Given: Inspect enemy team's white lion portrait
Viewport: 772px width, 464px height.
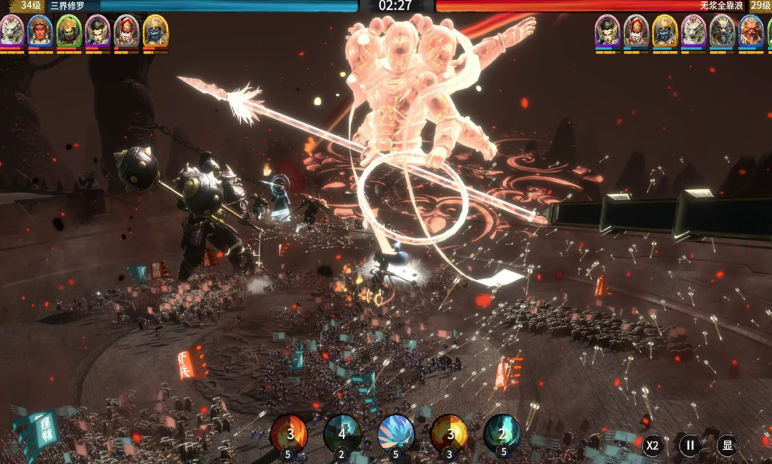Looking at the screenshot, I should pos(694,31).
